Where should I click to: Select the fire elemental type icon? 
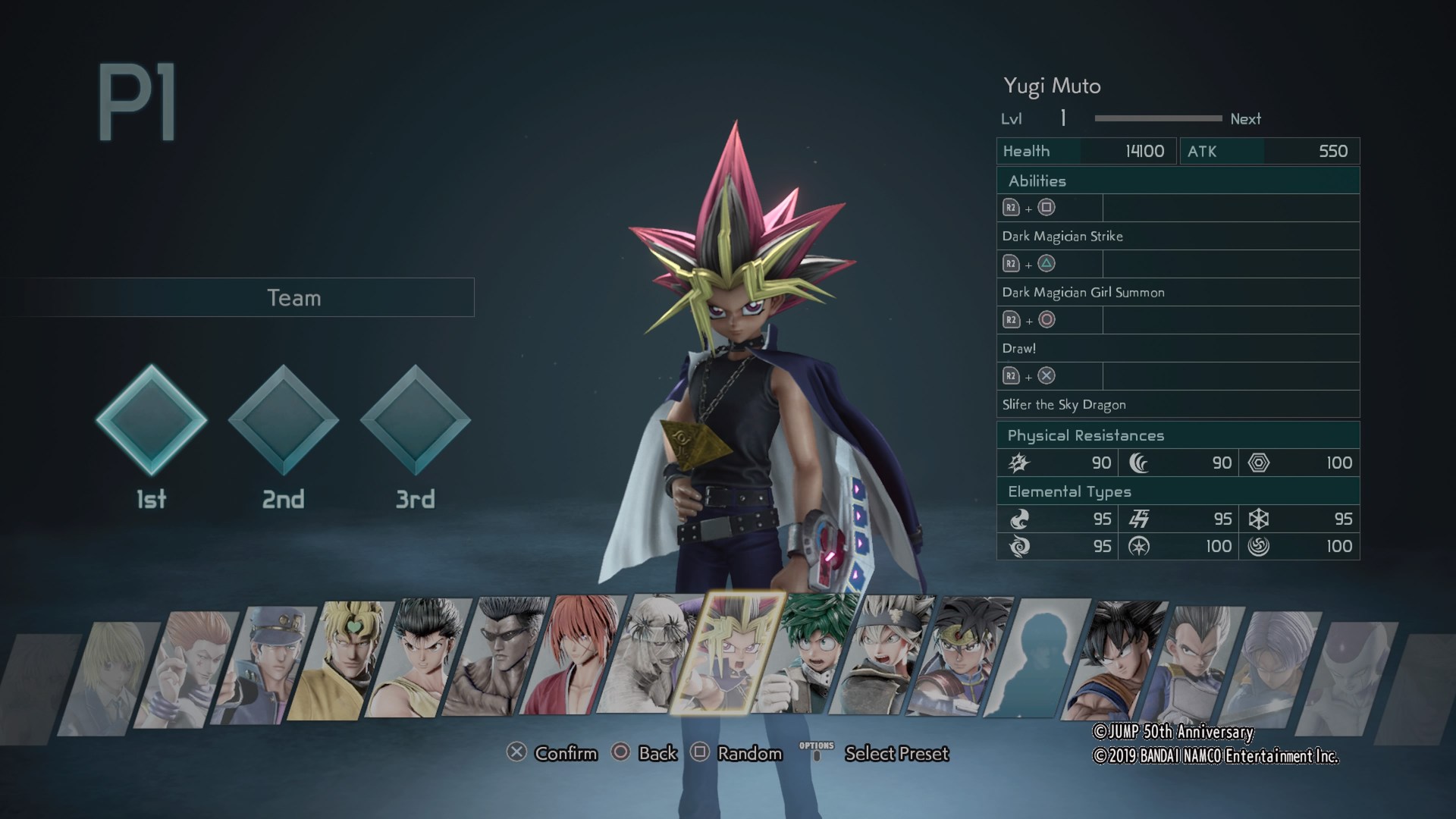click(x=1020, y=519)
